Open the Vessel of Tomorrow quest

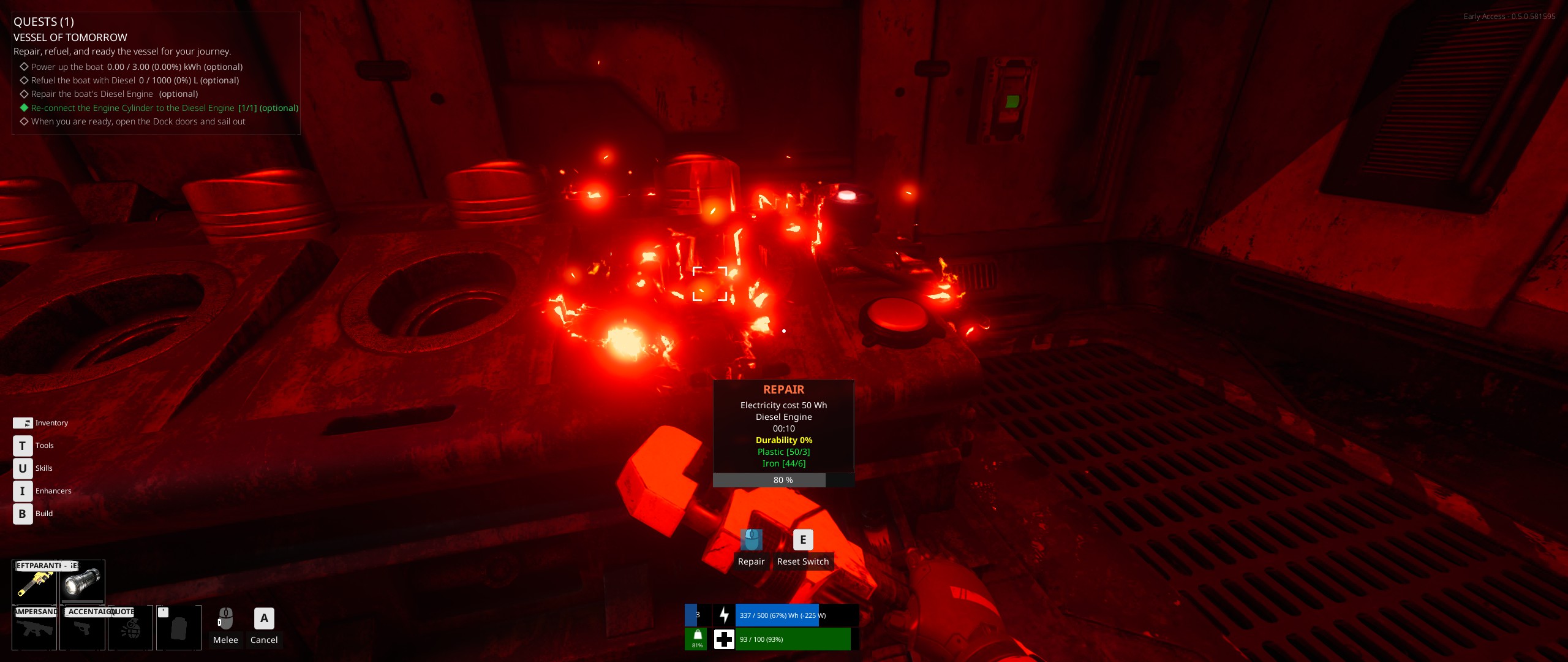70,37
